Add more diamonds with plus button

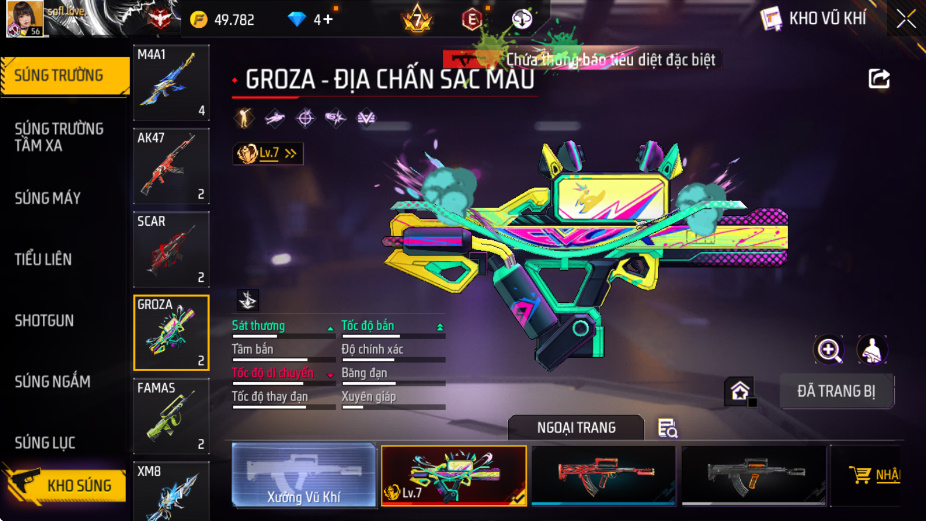tap(328, 19)
